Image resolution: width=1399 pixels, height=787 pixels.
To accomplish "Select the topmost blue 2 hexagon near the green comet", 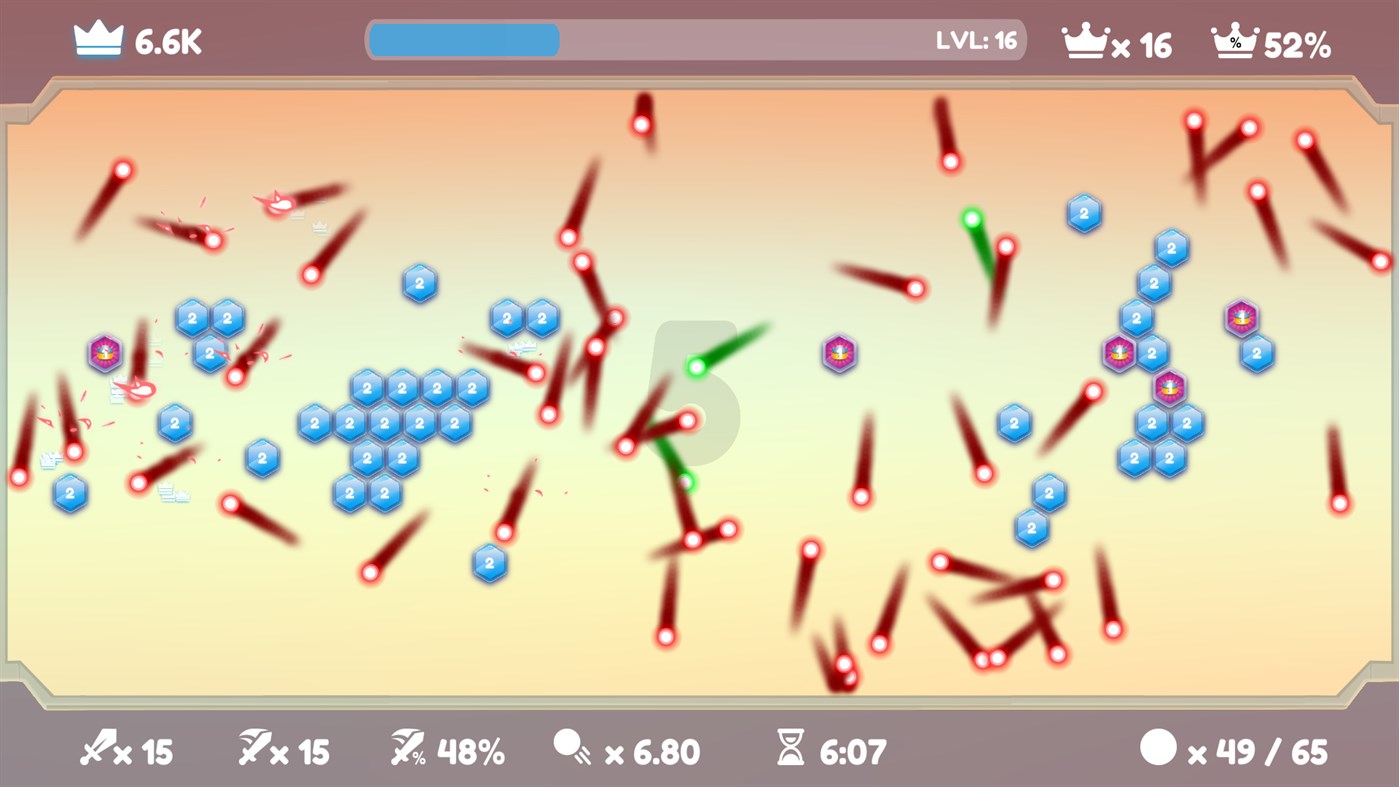I will 1083,212.
